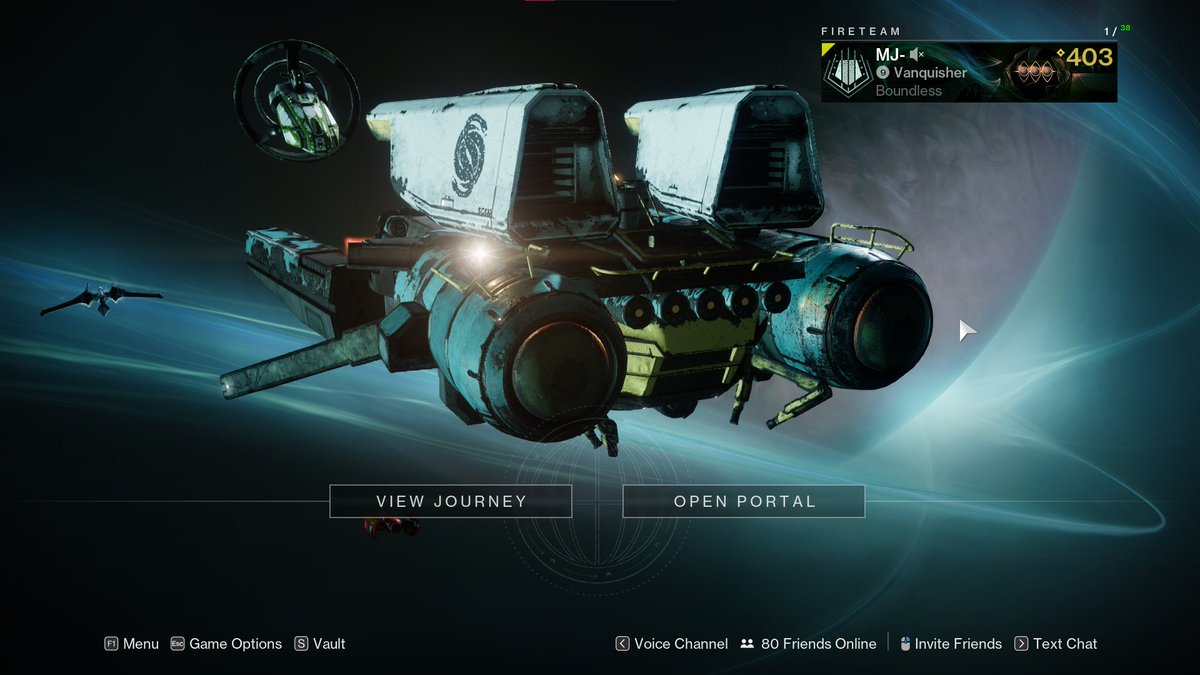Select MJ- fireteam member card

(x=968, y=72)
